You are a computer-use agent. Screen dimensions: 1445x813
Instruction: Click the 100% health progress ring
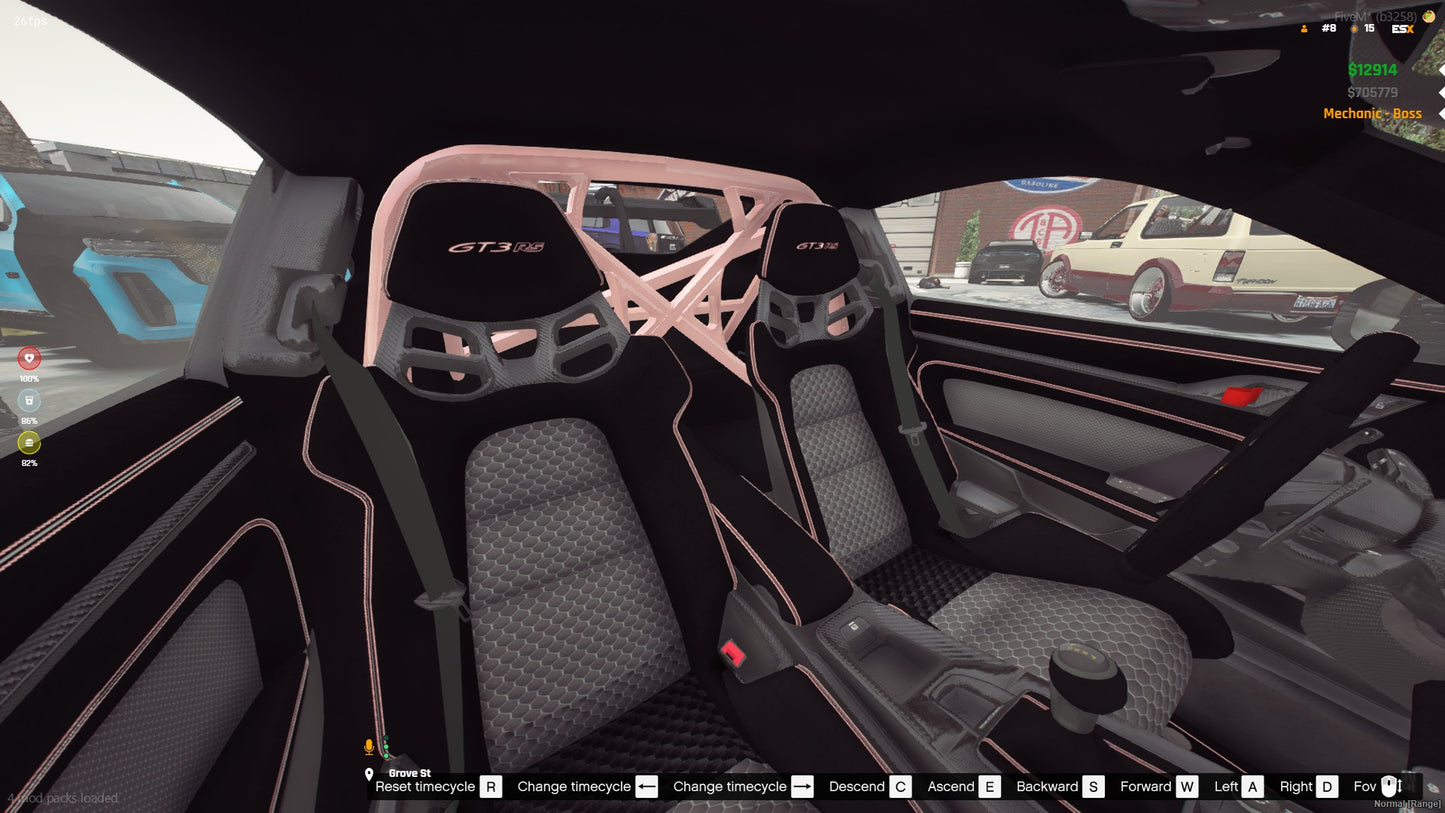click(28, 378)
